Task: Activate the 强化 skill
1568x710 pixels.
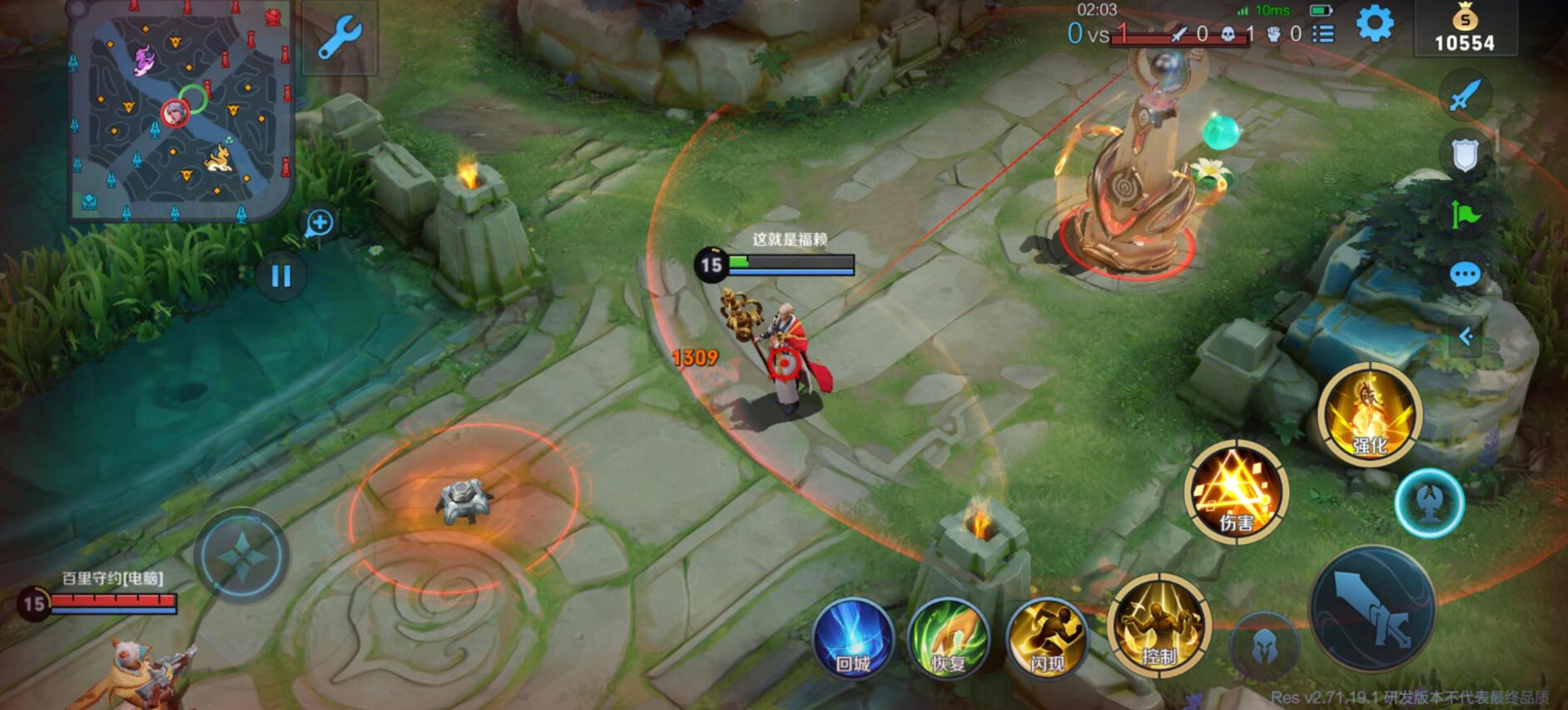Action: (x=1369, y=415)
